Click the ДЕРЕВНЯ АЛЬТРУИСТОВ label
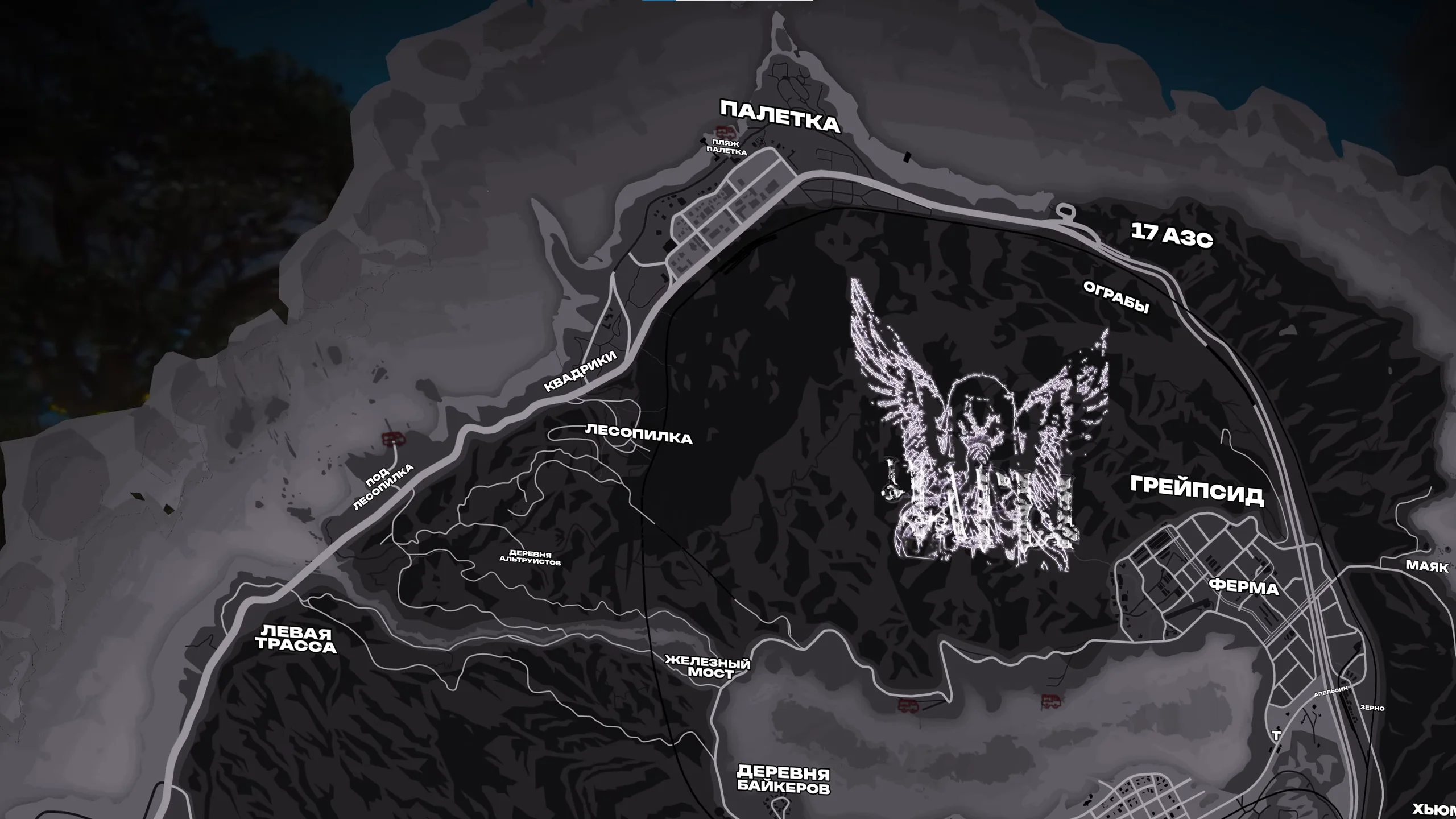Screen dimensions: 1456x819 click(530, 558)
